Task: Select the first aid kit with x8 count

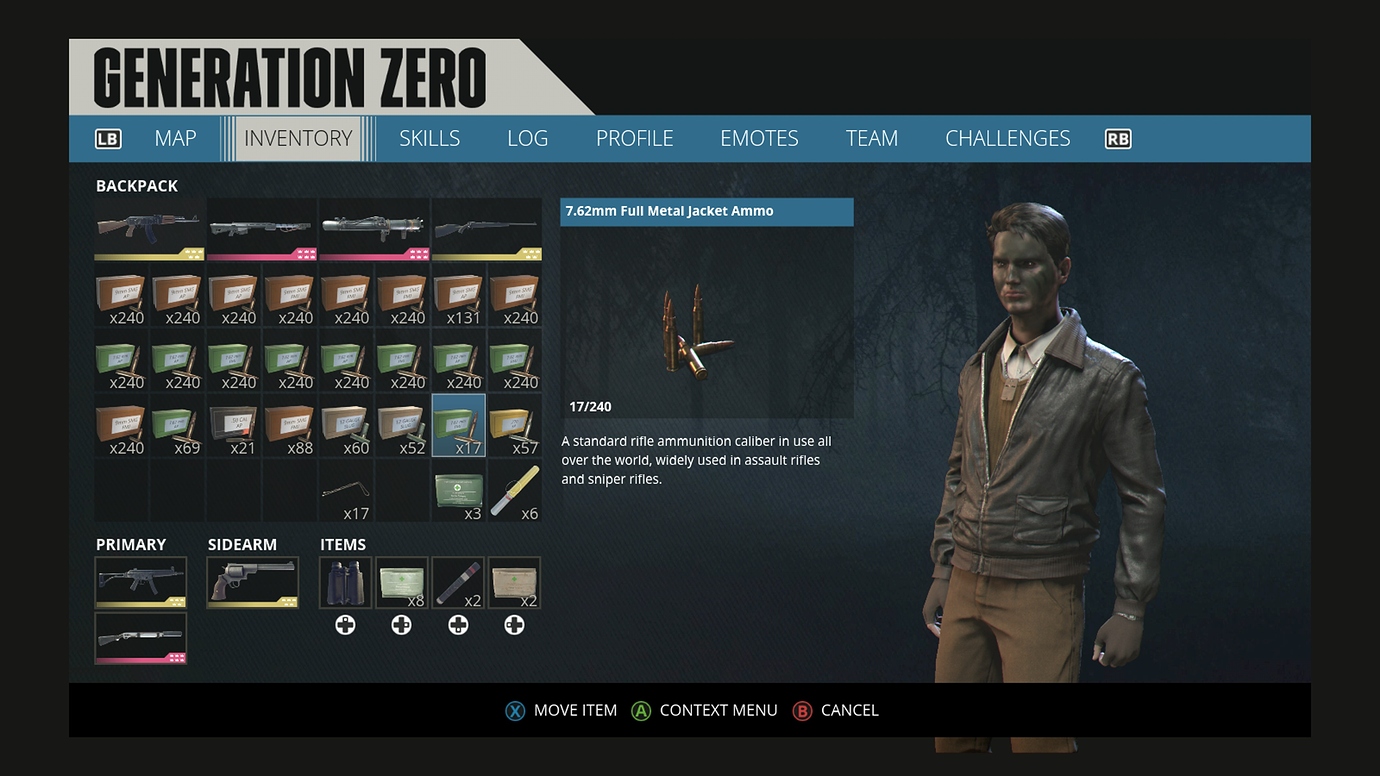Action: [x=401, y=582]
